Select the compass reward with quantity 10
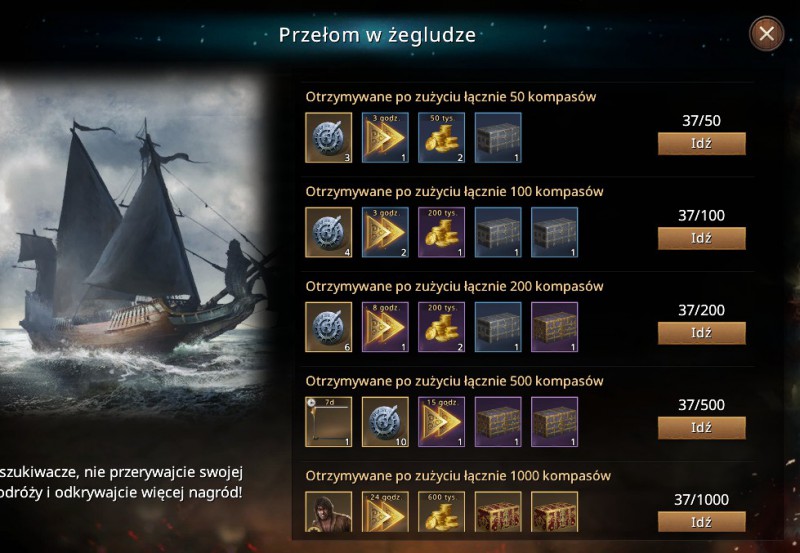The image size is (800, 553). (385, 422)
